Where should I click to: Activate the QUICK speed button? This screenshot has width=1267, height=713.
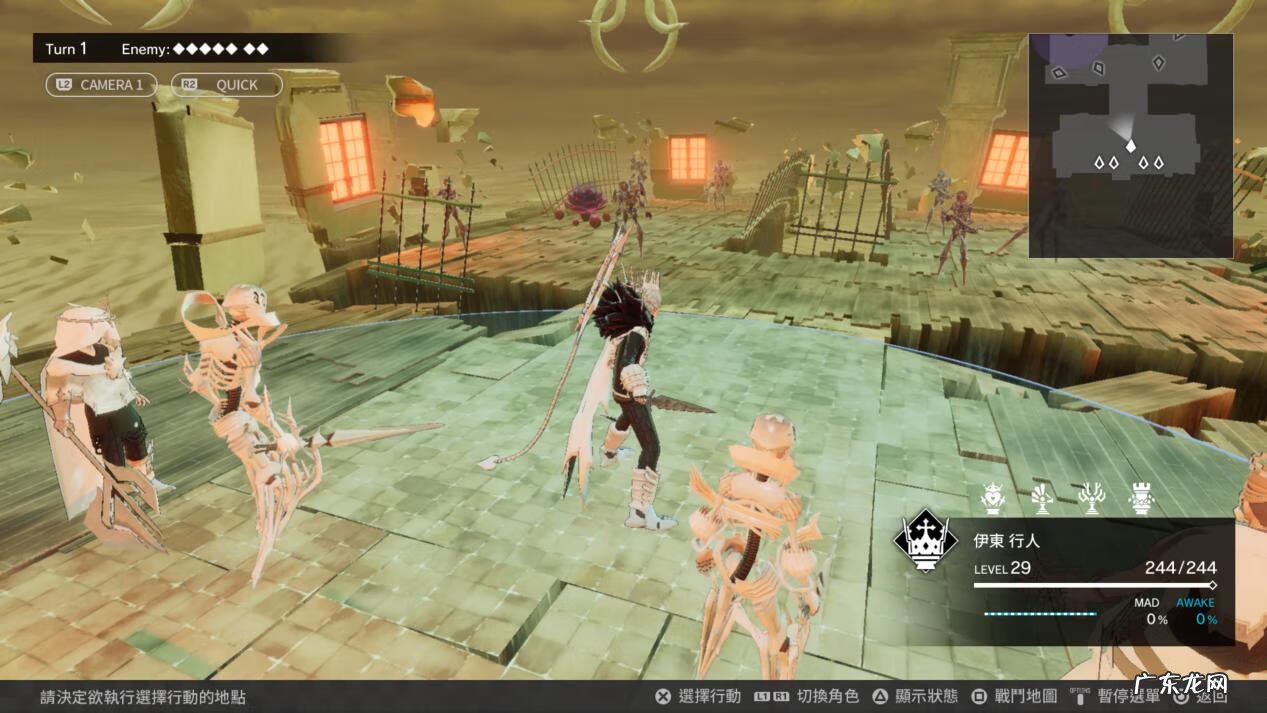pos(226,85)
